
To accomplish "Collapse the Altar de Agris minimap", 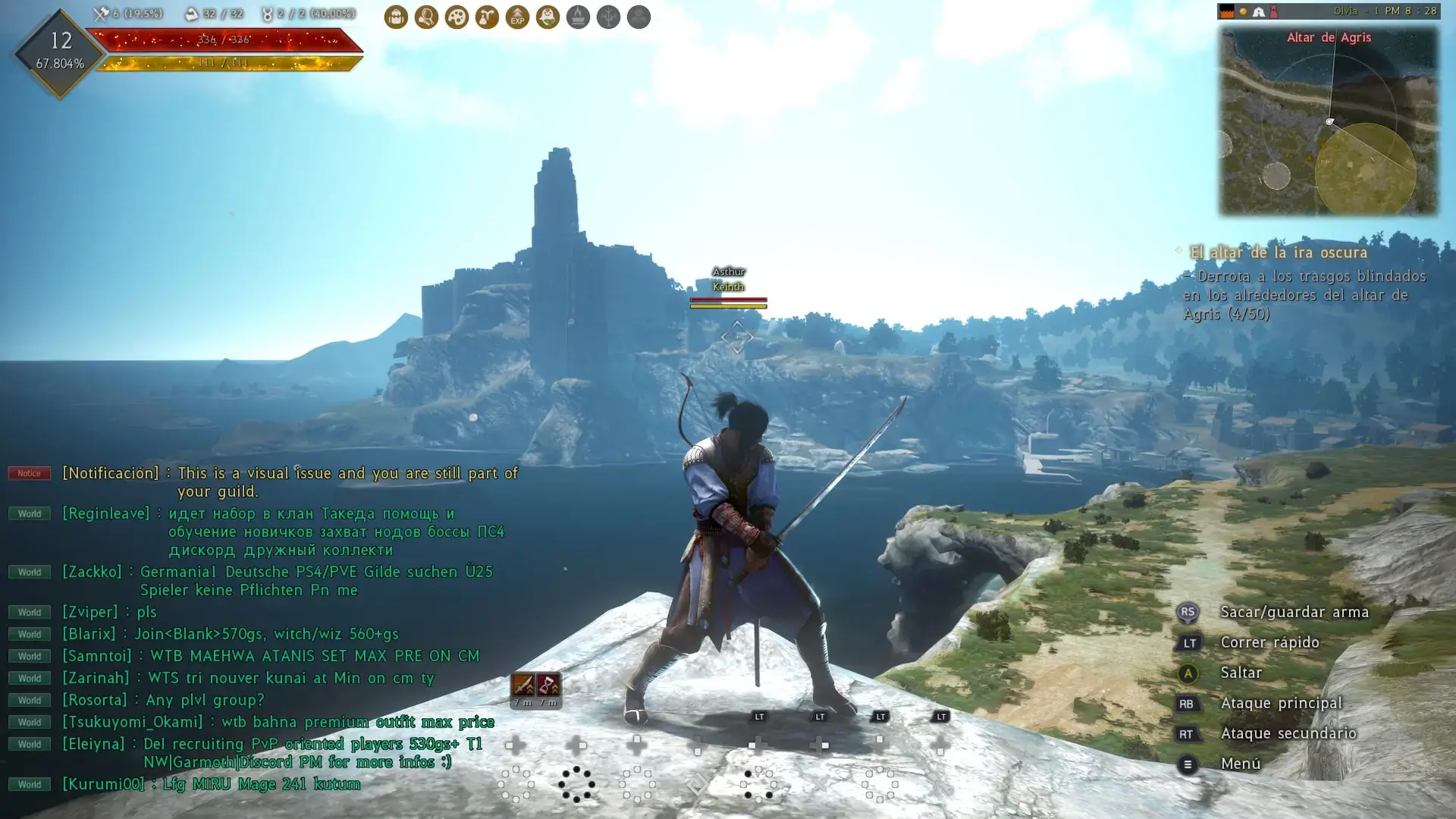I will [1329, 36].
